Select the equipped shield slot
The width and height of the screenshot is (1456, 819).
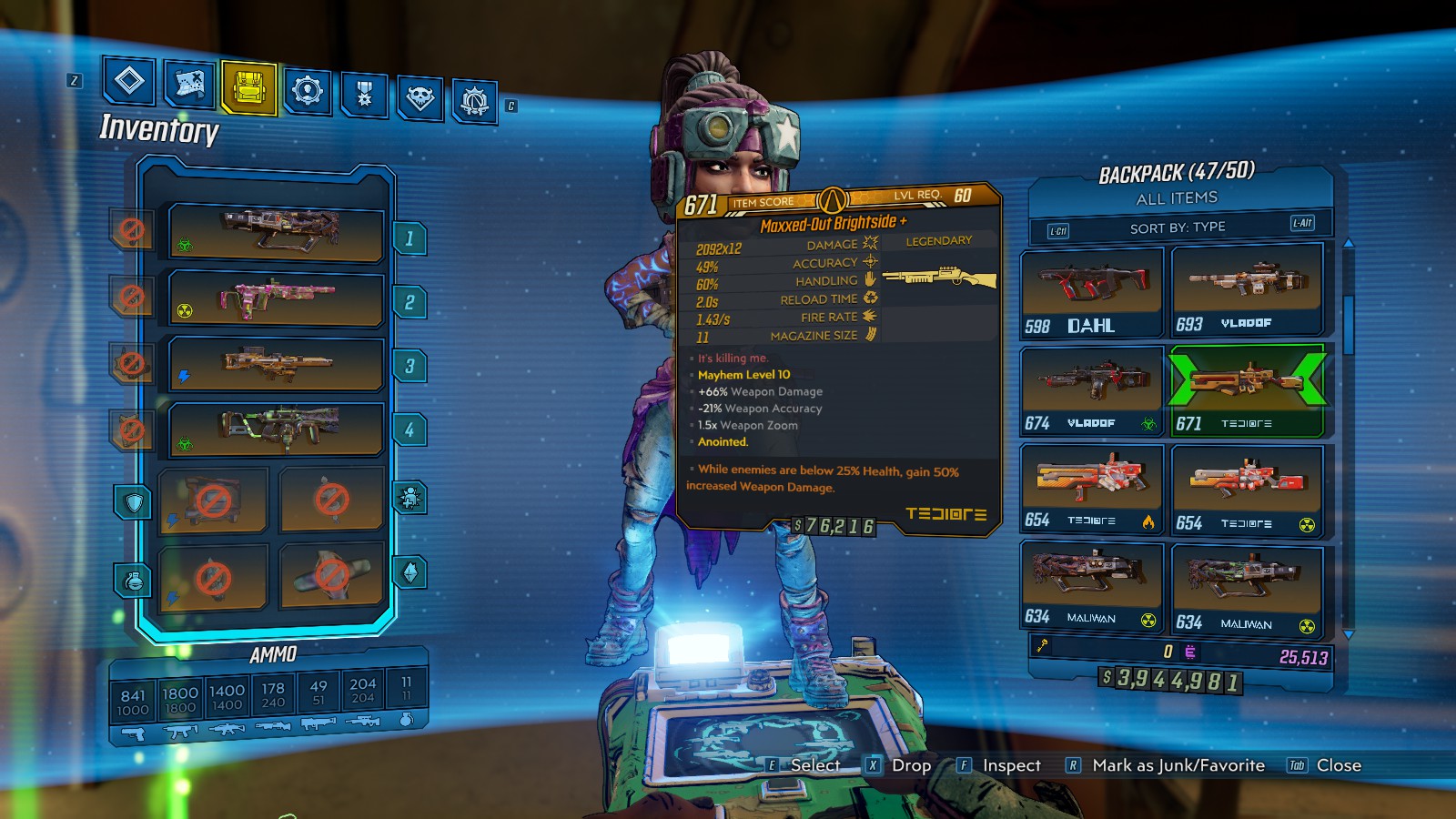coord(213,500)
